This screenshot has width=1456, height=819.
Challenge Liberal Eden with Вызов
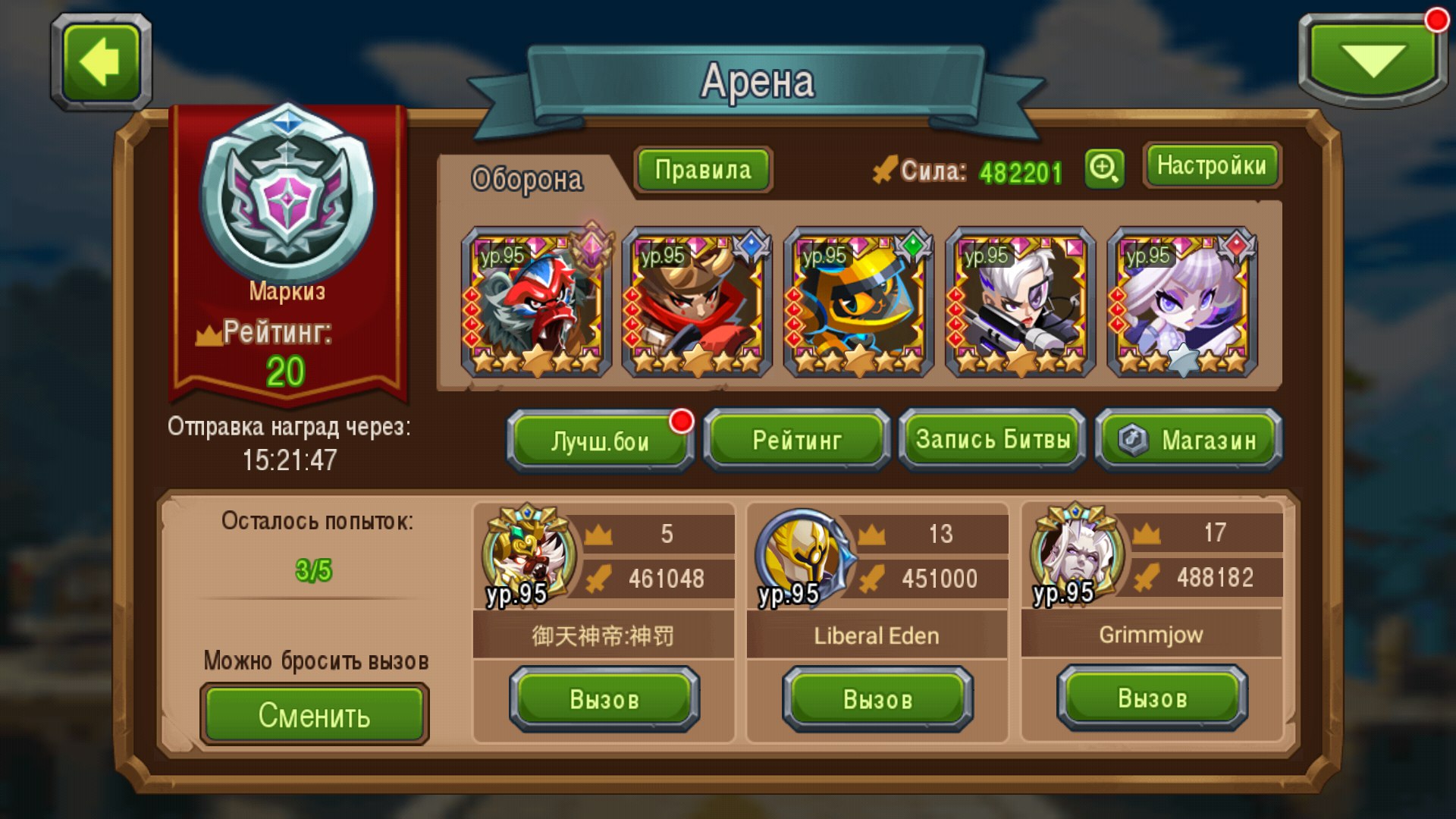pos(877,699)
